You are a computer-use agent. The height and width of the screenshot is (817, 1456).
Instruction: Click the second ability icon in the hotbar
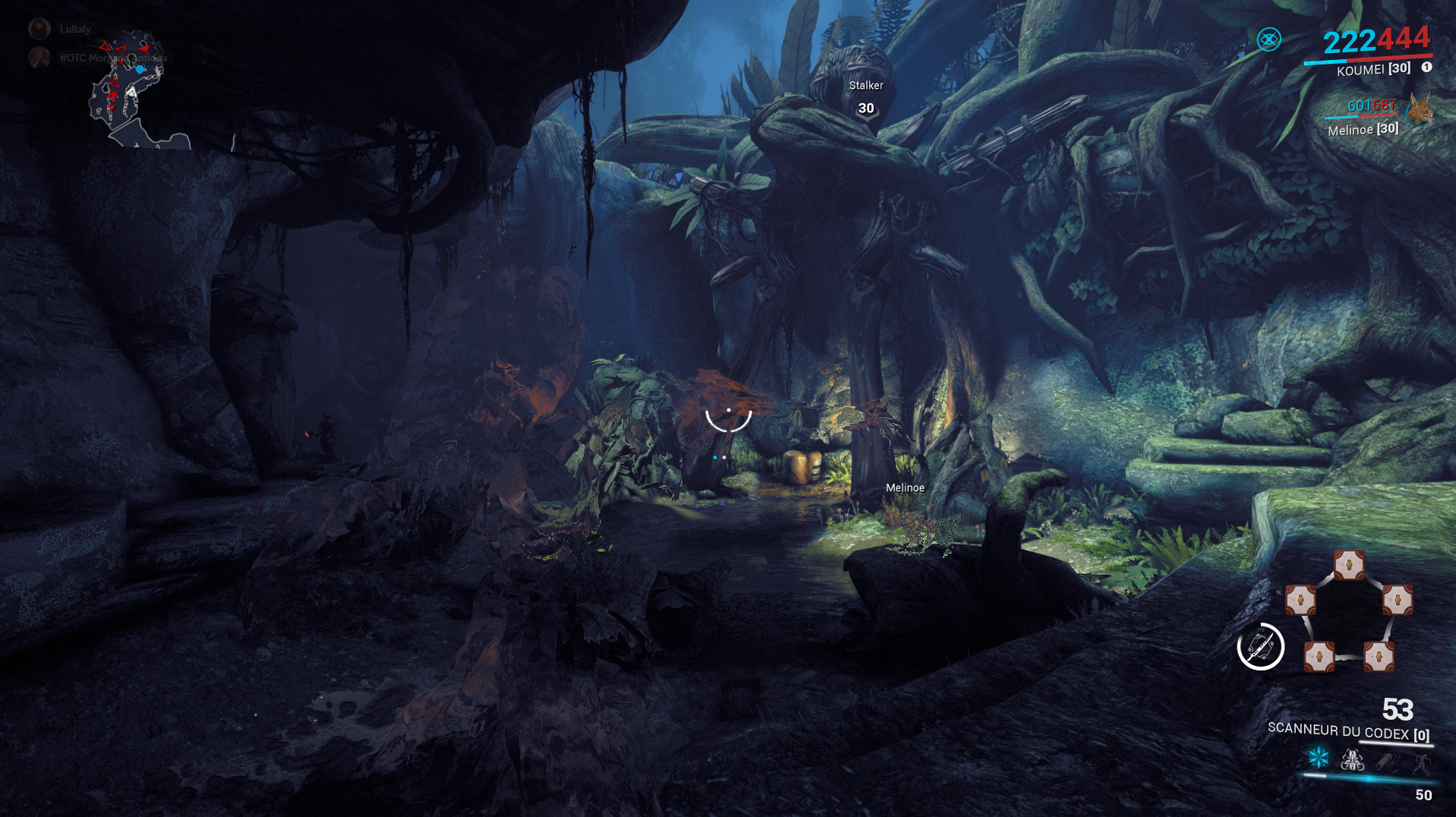tap(1352, 759)
